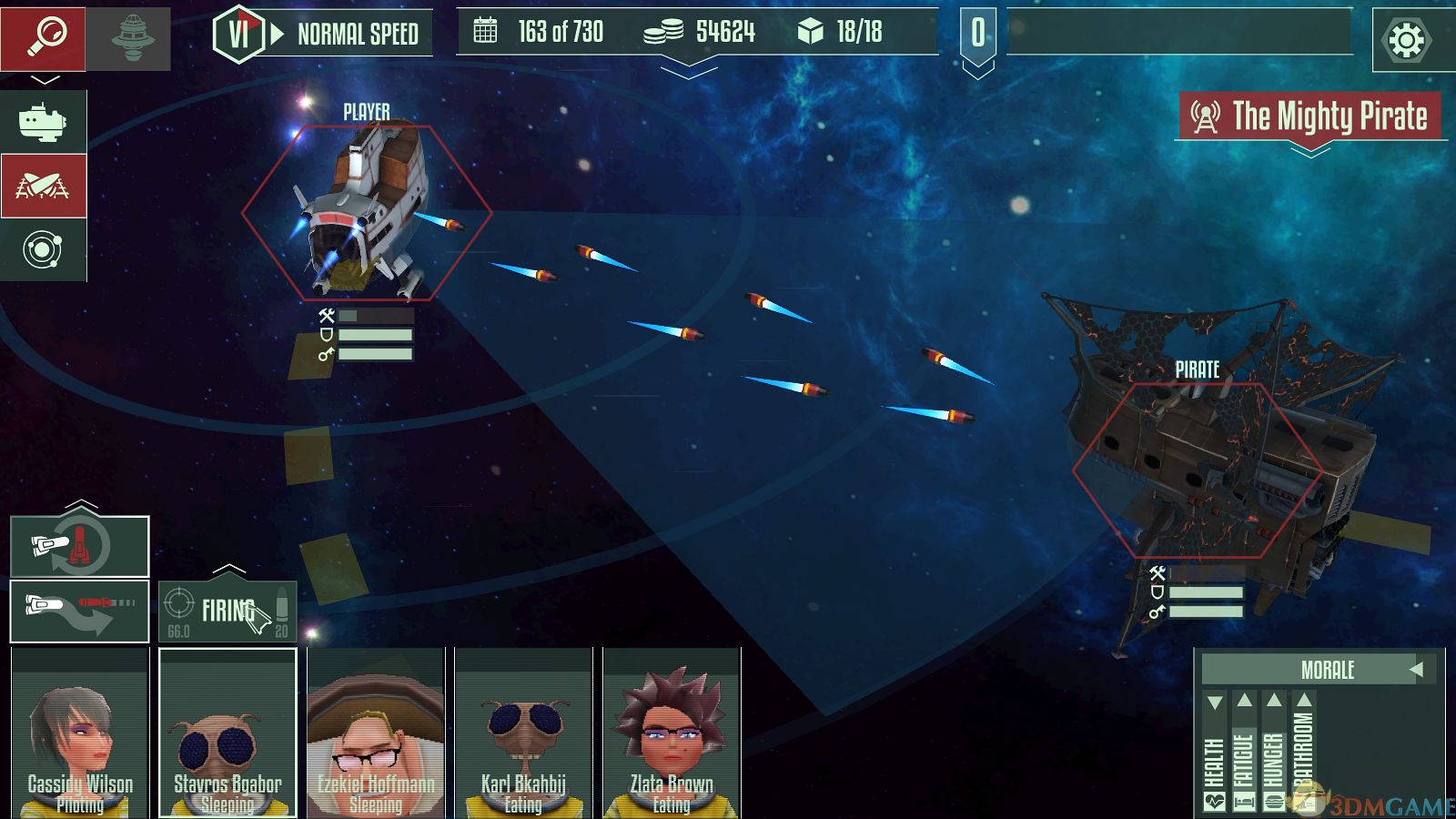The height and width of the screenshot is (819, 1456).
Task: Toggle the Health stat column
Action: (1215, 755)
